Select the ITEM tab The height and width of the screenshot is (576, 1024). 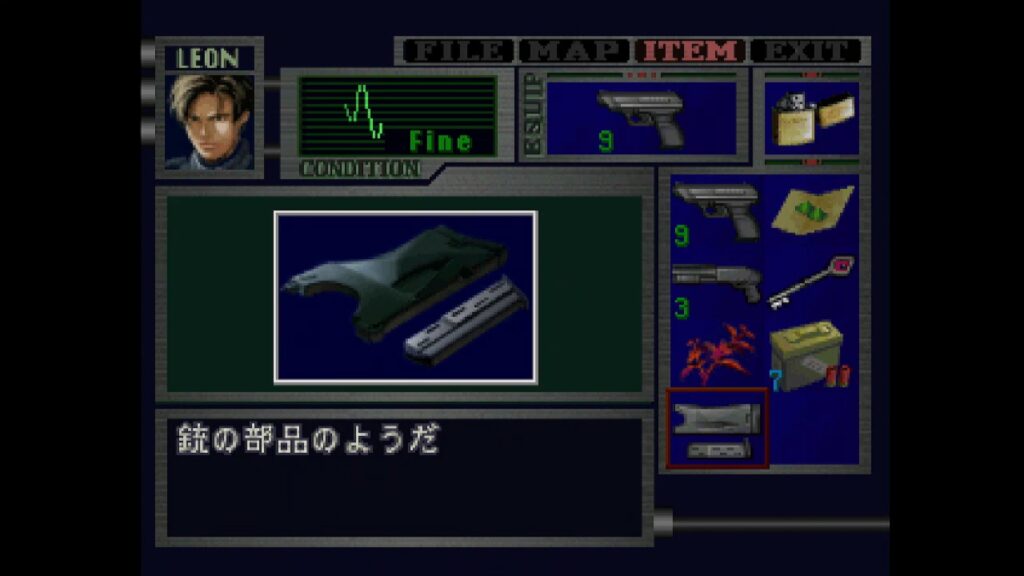691,51
